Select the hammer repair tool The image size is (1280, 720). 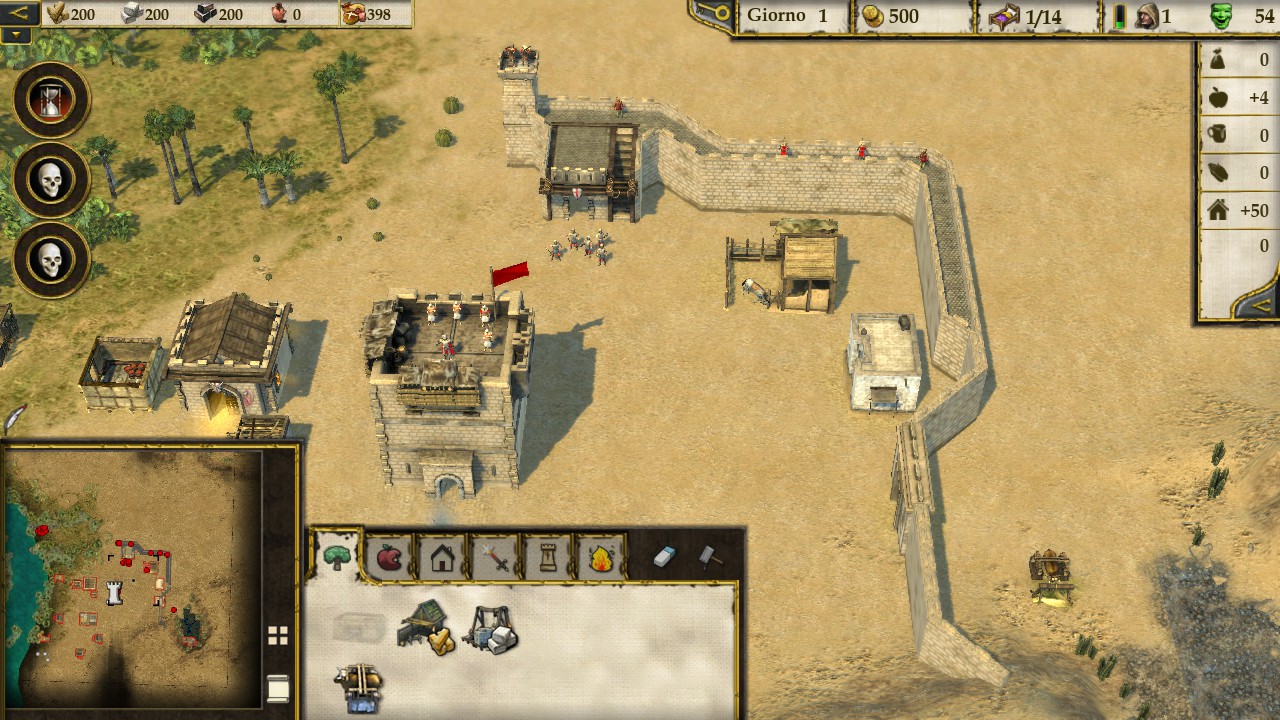coord(709,556)
